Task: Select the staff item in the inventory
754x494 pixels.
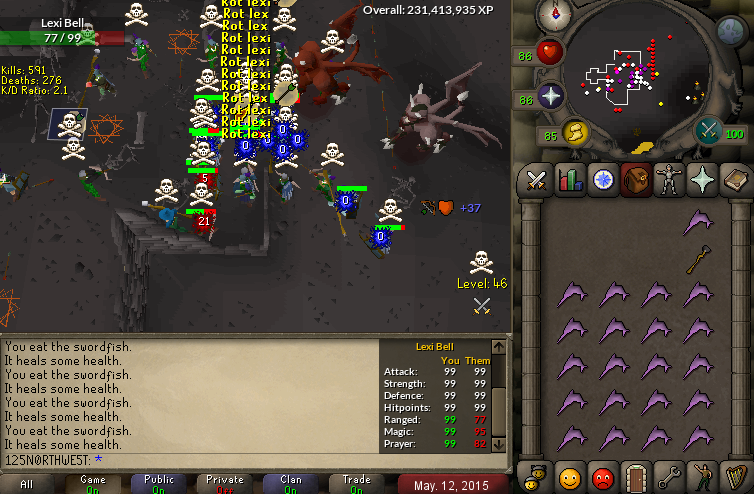Action: coord(698,259)
